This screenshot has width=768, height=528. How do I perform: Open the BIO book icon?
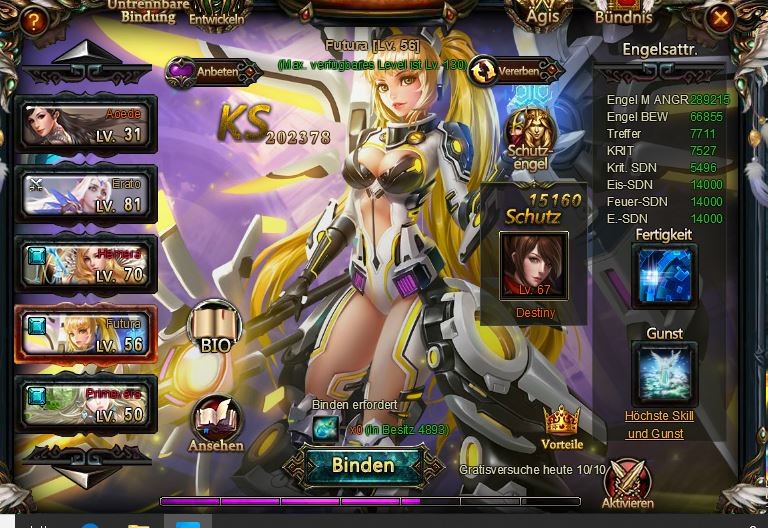tap(215, 325)
